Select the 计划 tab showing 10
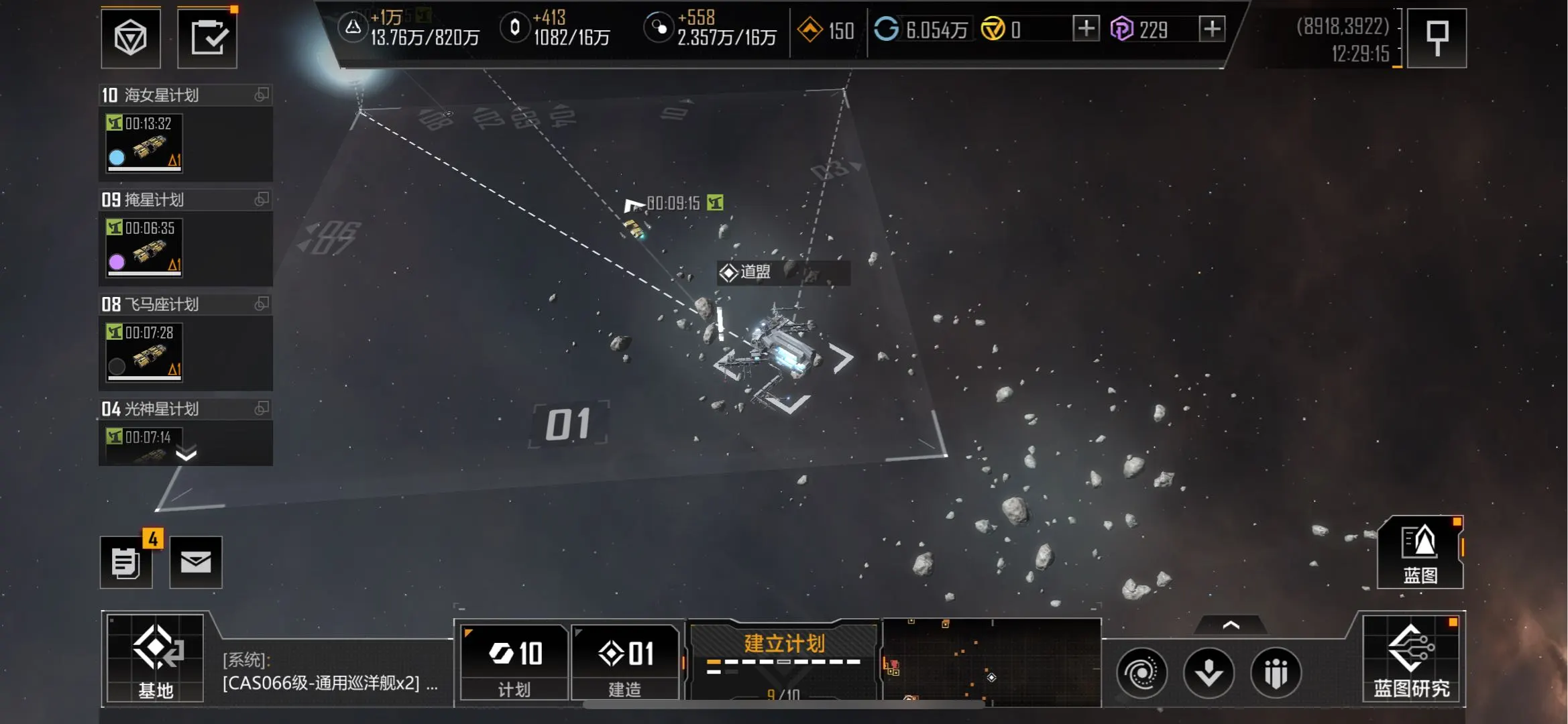This screenshot has height=724, width=1568. click(x=514, y=662)
